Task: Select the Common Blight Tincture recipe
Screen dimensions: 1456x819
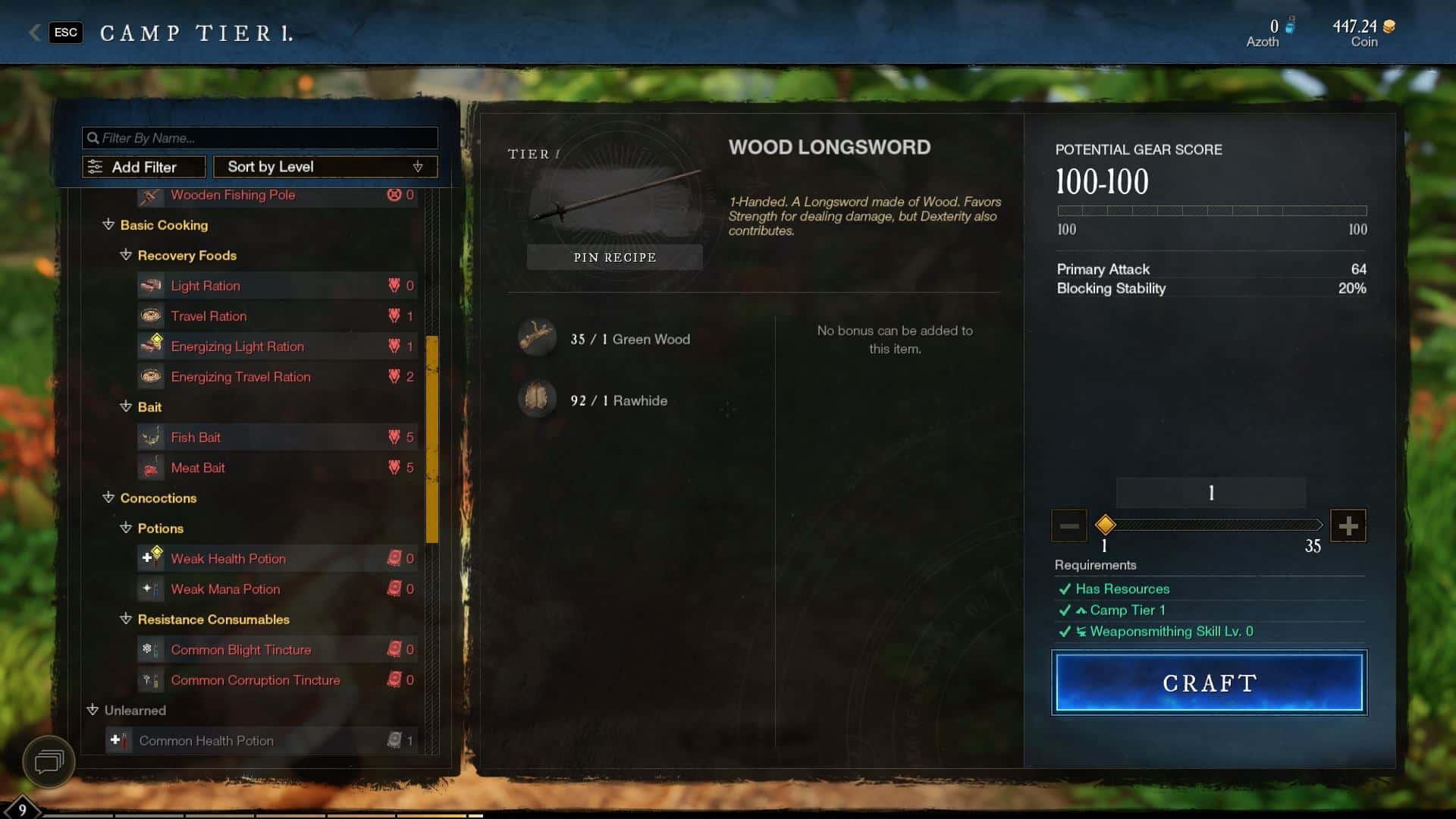Action: (240, 650)
